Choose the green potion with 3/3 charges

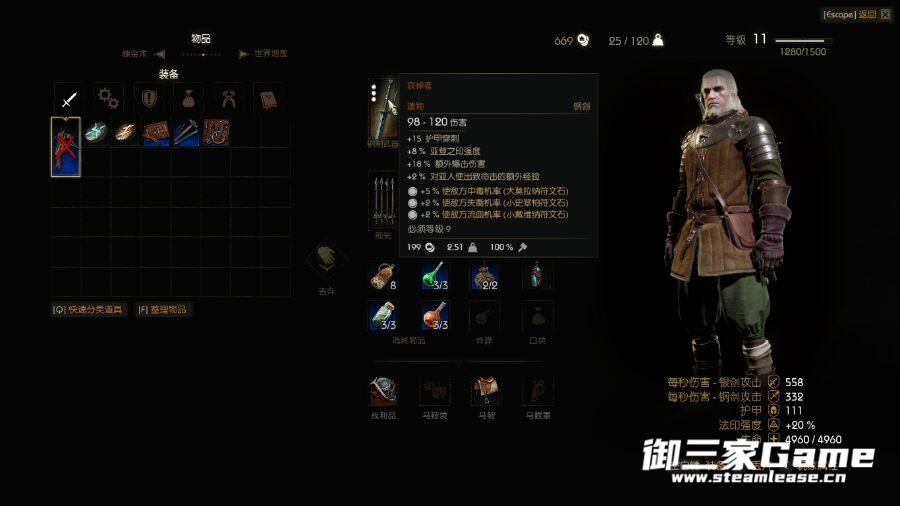[x=433, y=275]
